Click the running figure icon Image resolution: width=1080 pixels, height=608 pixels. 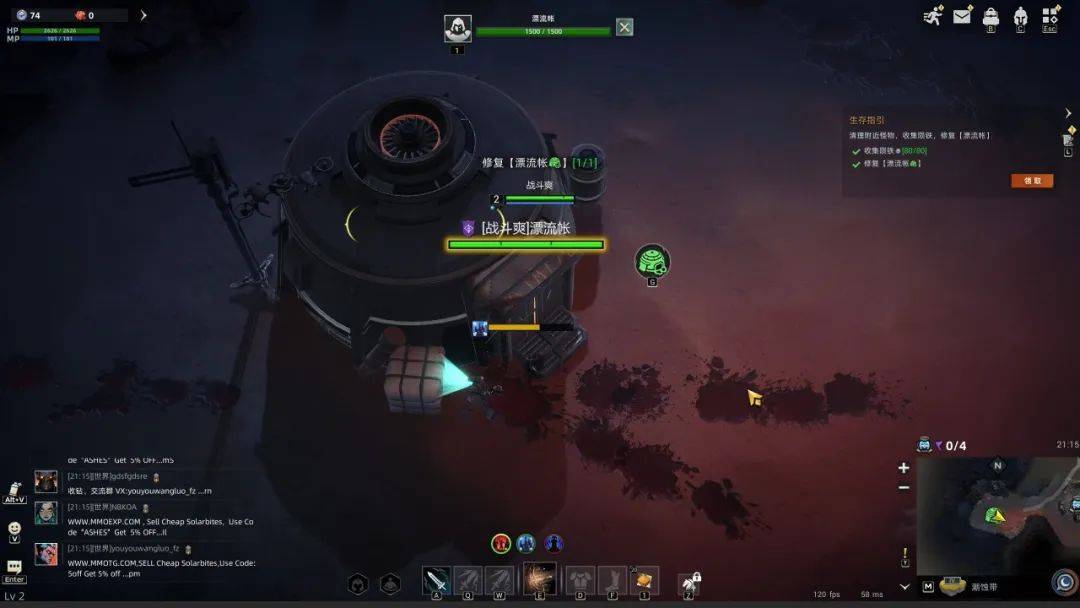[x=933, y=15]
